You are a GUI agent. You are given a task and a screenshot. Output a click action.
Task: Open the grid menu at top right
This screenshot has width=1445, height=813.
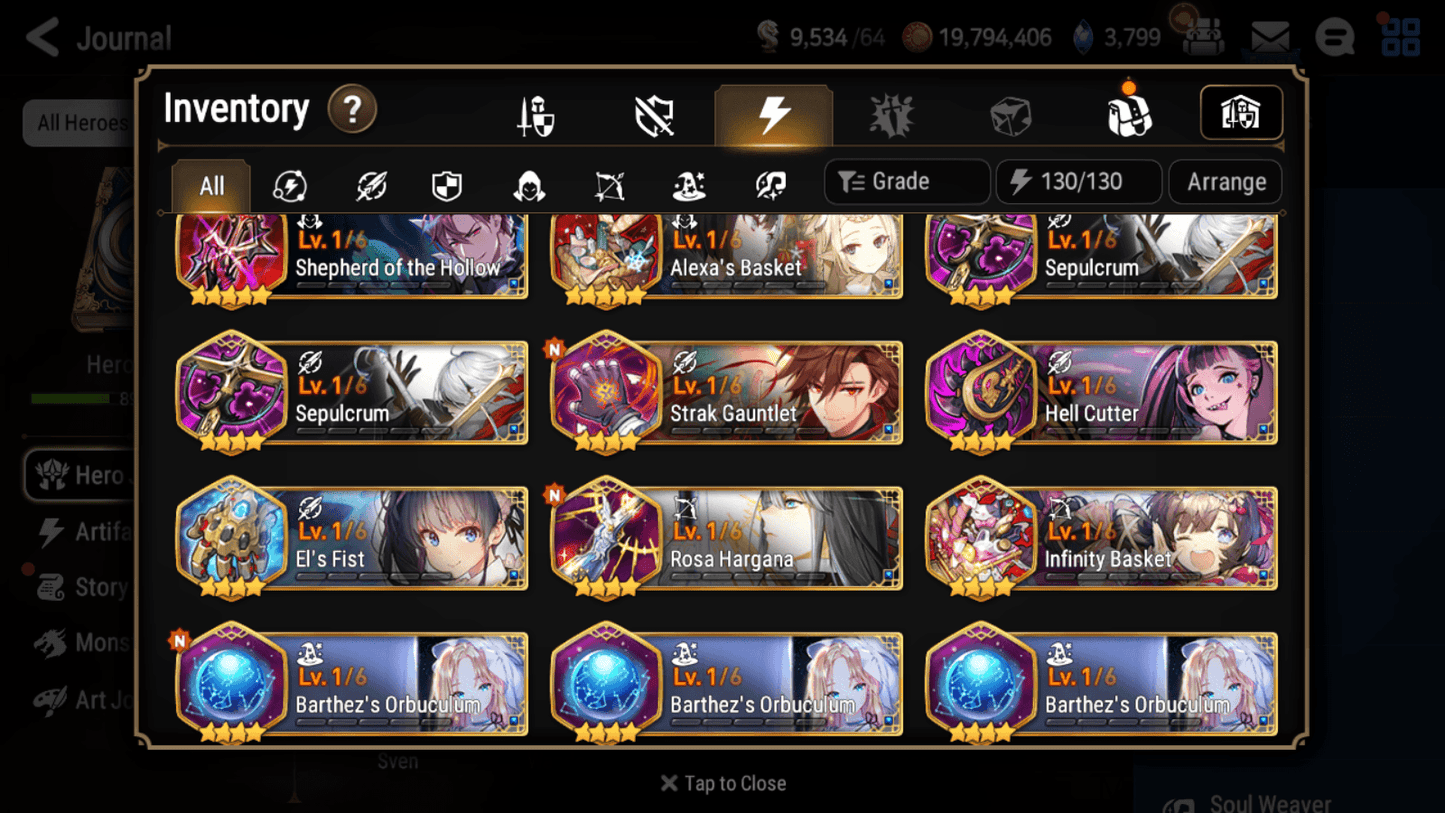tap(1399, 37)
